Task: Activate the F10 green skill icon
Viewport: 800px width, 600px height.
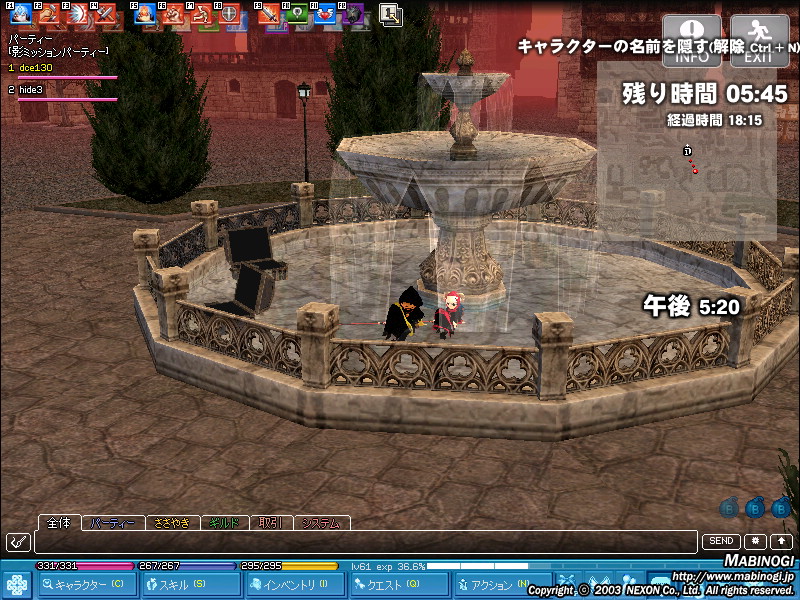Action: coord(297,14)
